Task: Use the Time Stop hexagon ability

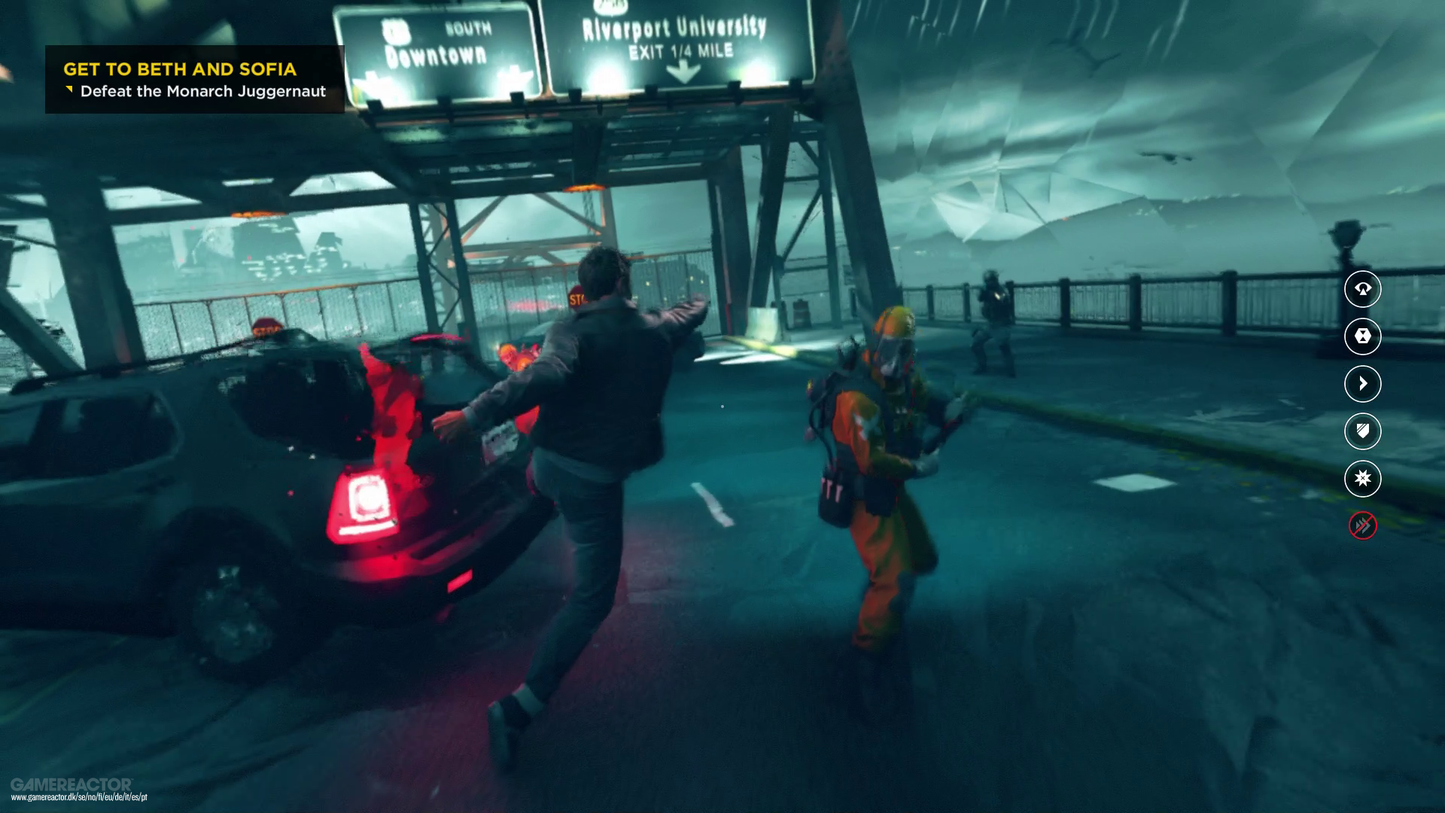Action: (x=1362, y=337)
